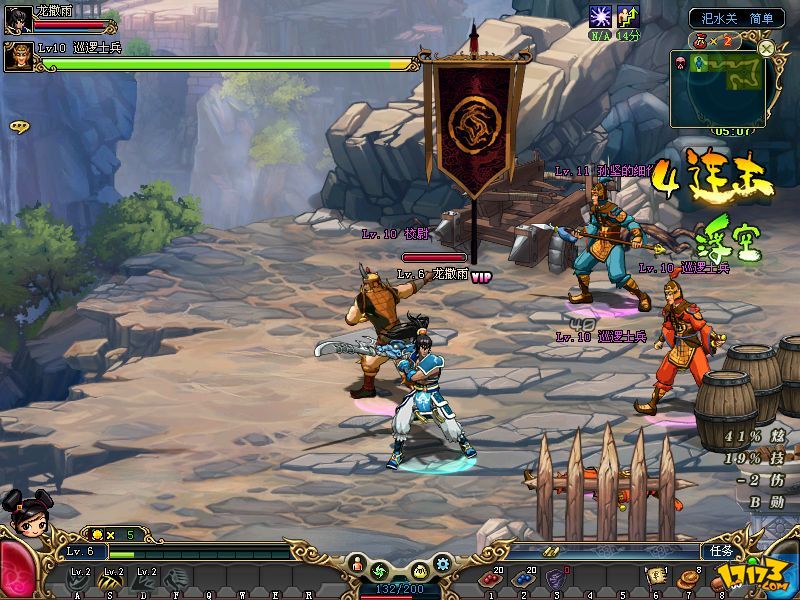Click the level-up arrow buff icon

click(628, 16)
